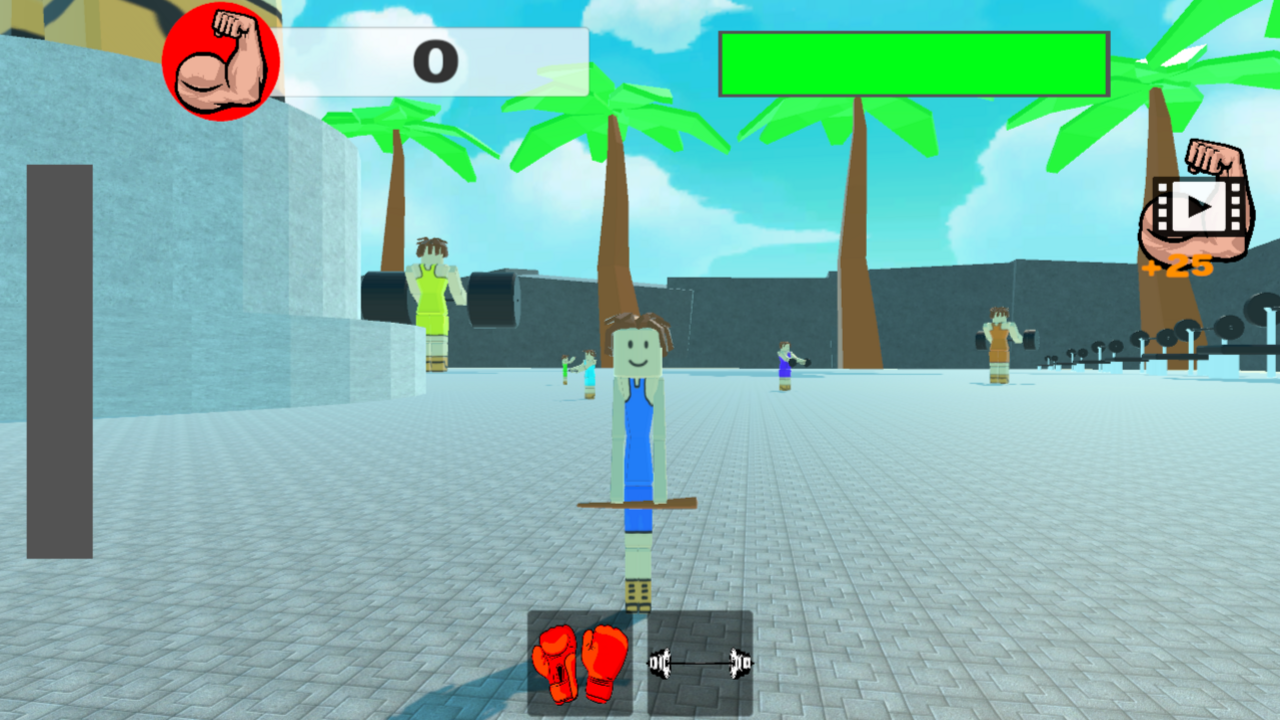
Task: Click the green energy bar at the top
Action: pos(912,63)
